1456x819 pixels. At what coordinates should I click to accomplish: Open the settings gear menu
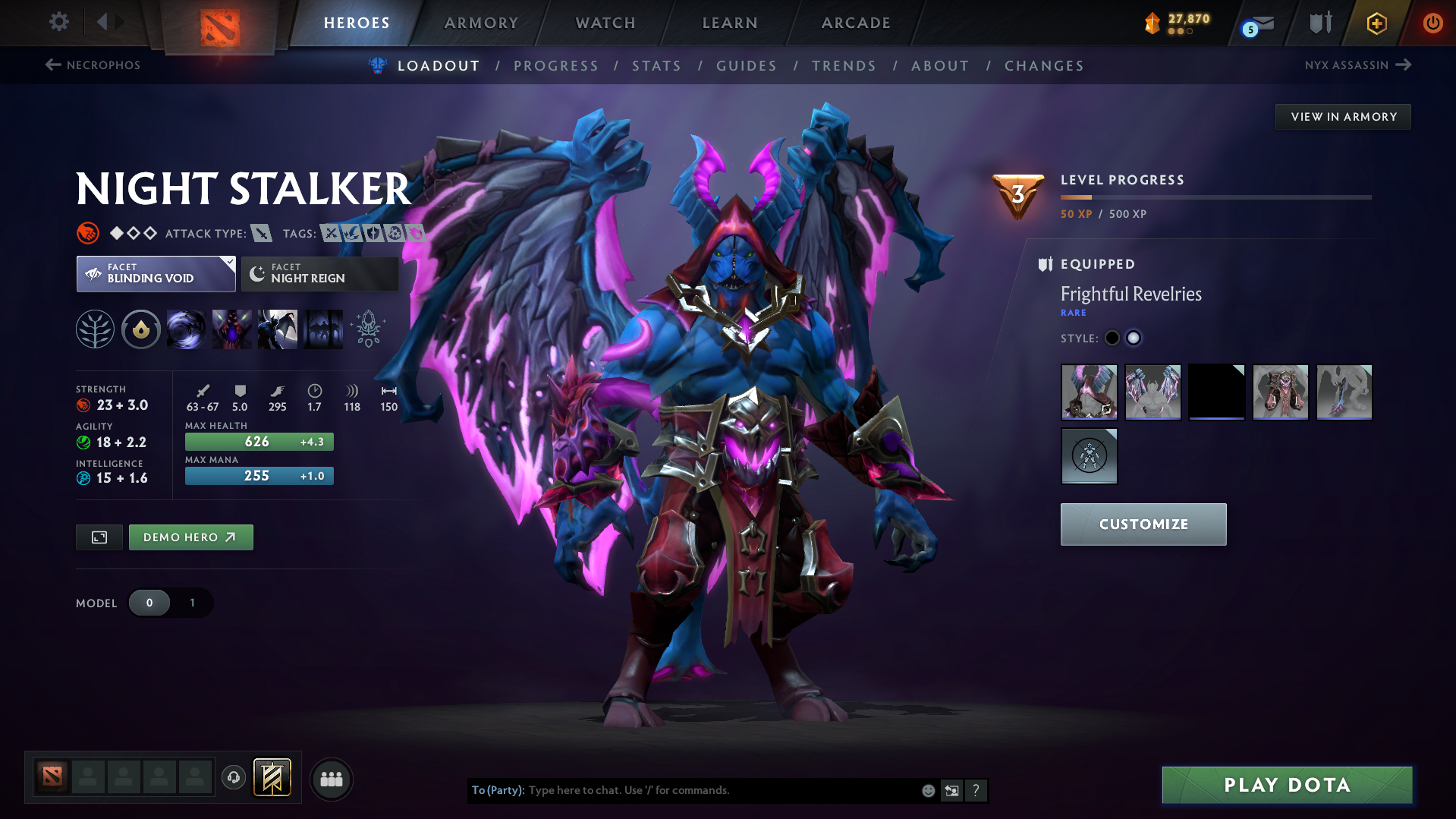[58, 22]
